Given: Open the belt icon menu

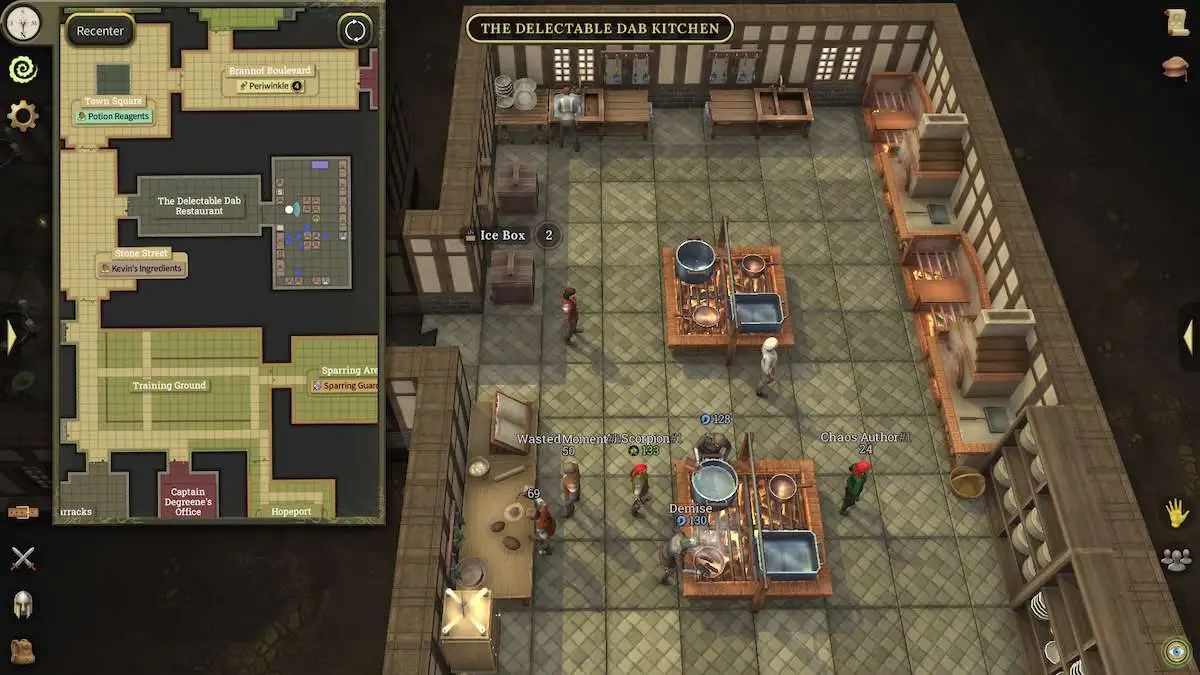Looking at the screenshot, I should click(22, 512).
